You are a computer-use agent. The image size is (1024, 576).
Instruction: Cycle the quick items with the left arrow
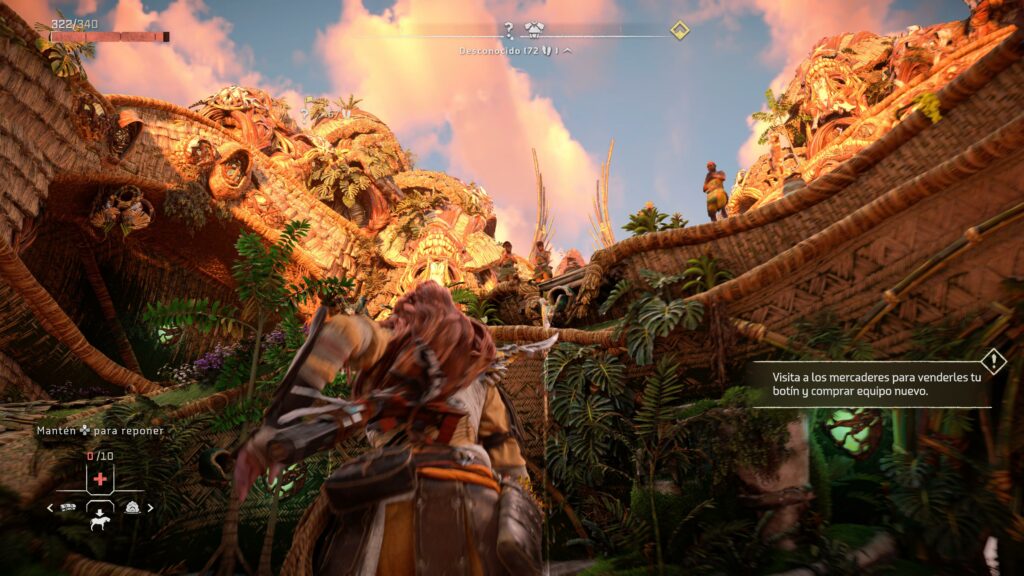[51, 508]
